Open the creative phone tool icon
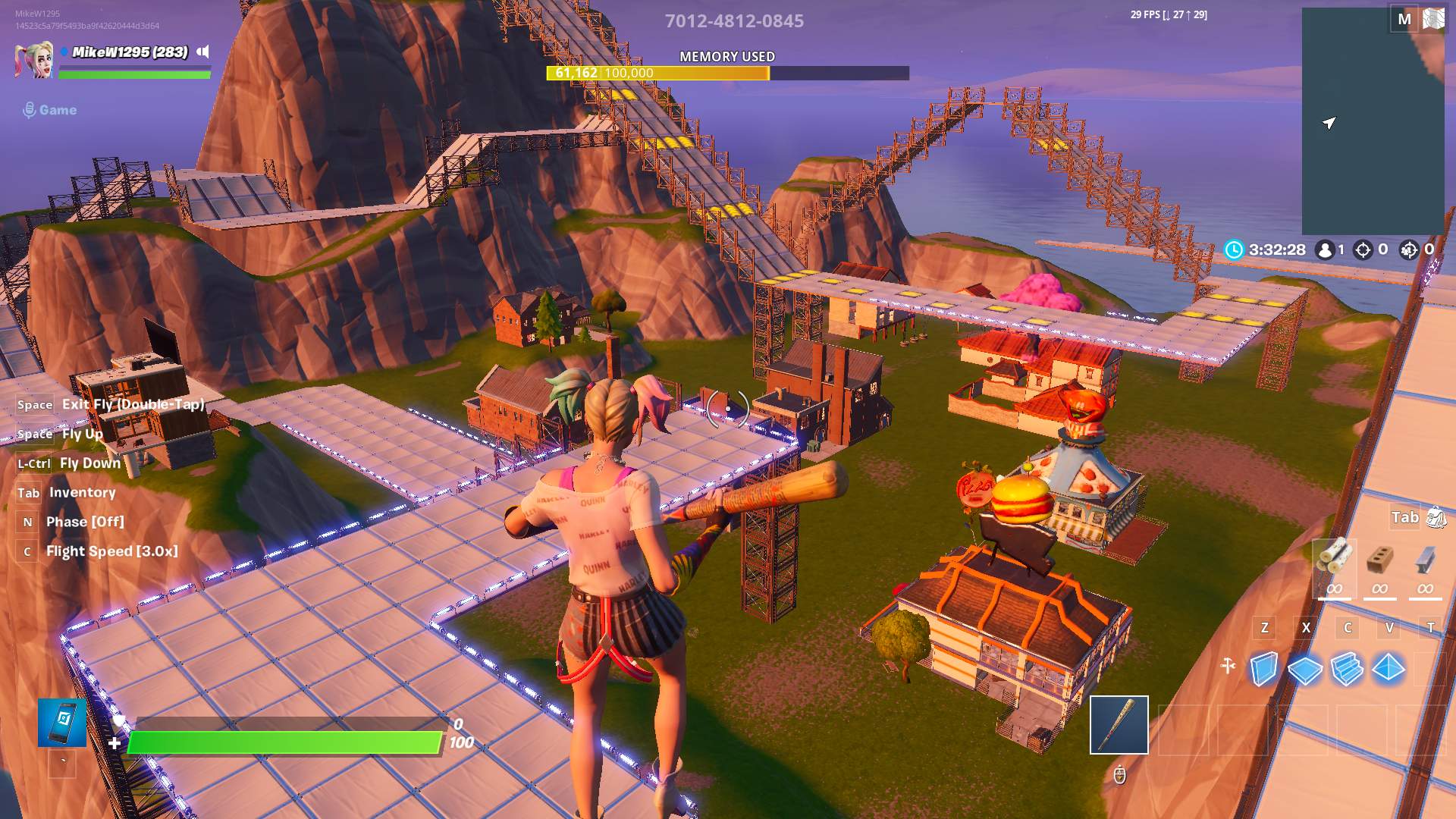This screenshot has width=1456, height=819. tap(61, 723)
